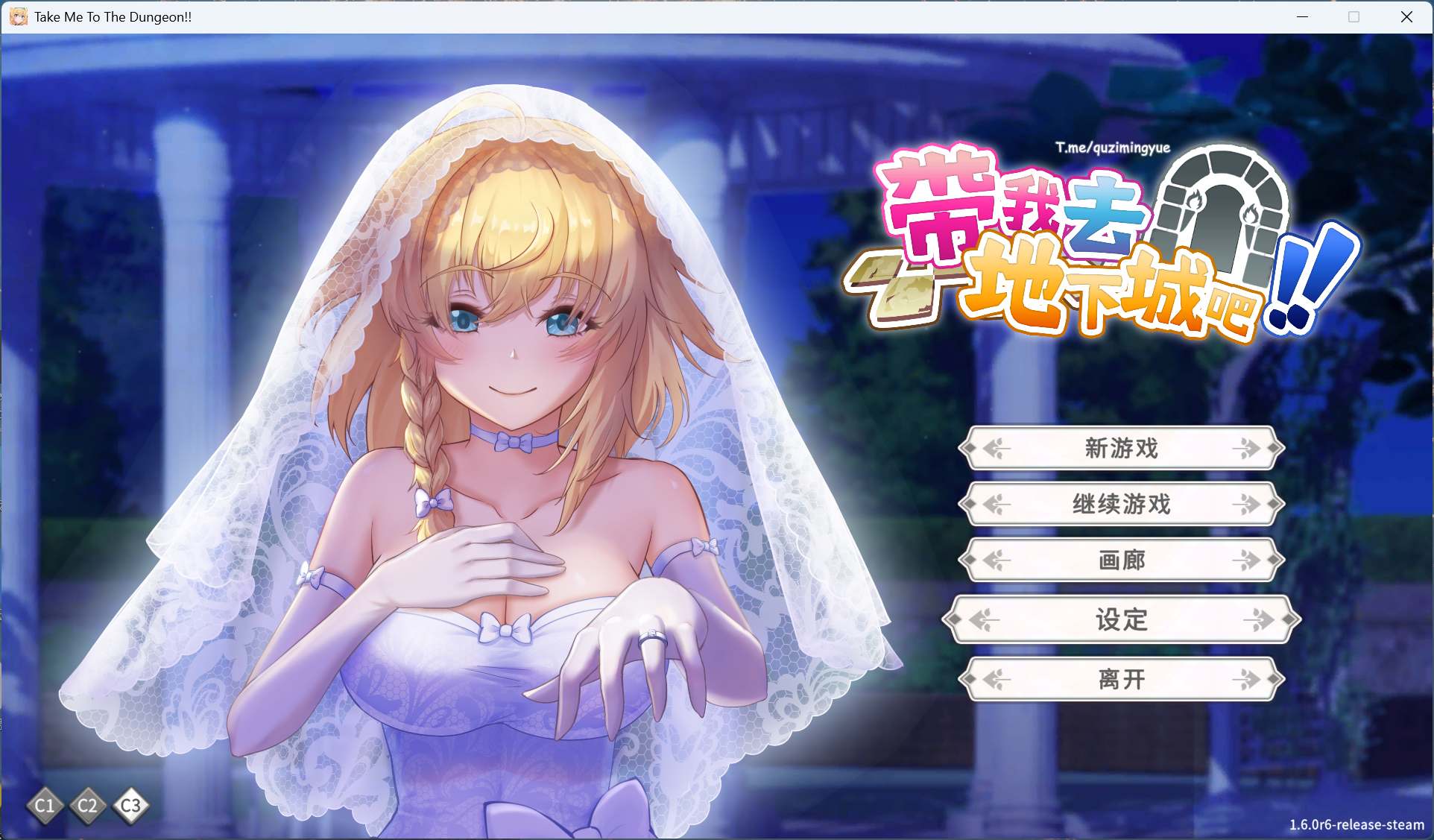1434x840 pixels.
Task: Open the 设定 settings screen
Action: pos(1120,619)
